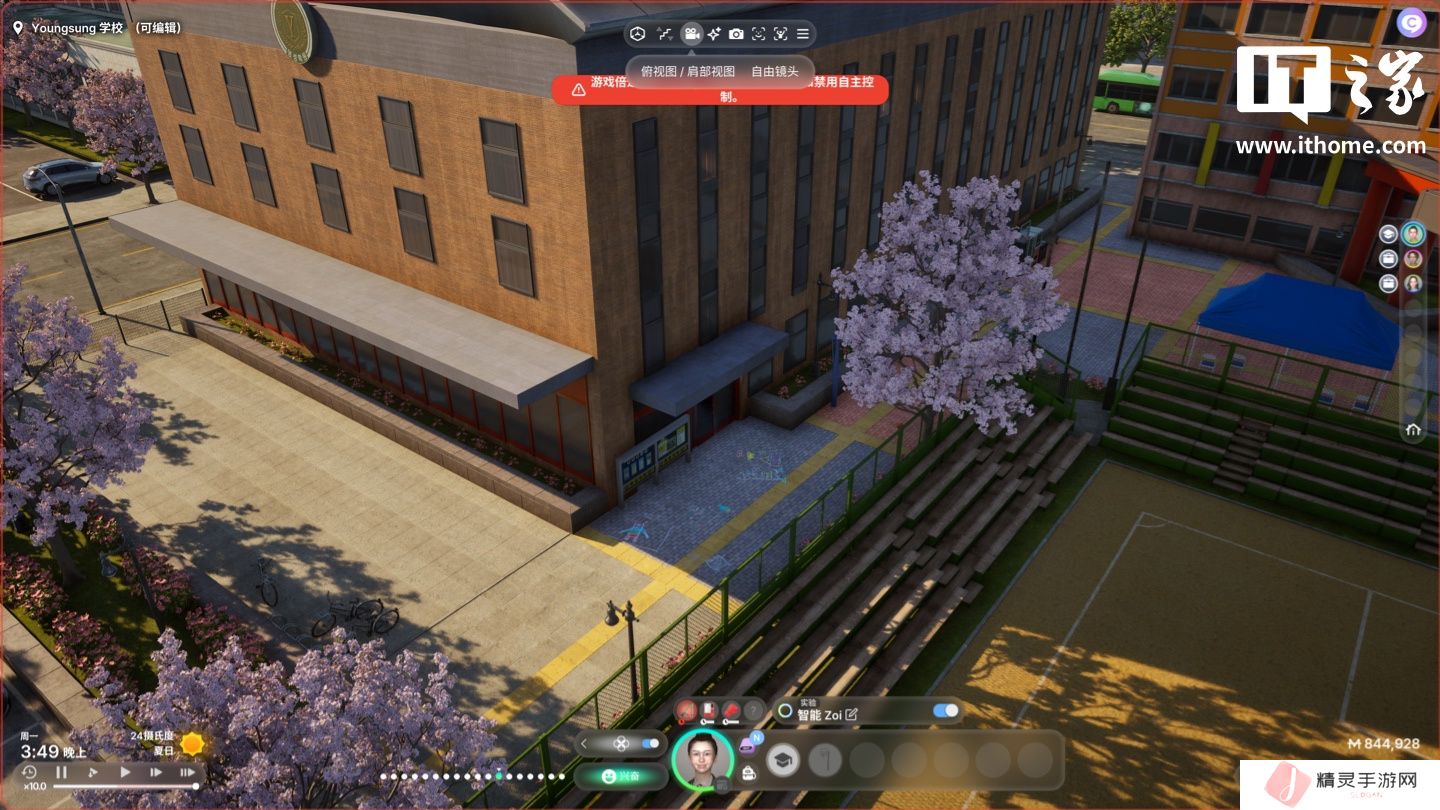Select the 自由镜头 free camera option
This screenshot has width=1440, height=810.
coord(775,71)
